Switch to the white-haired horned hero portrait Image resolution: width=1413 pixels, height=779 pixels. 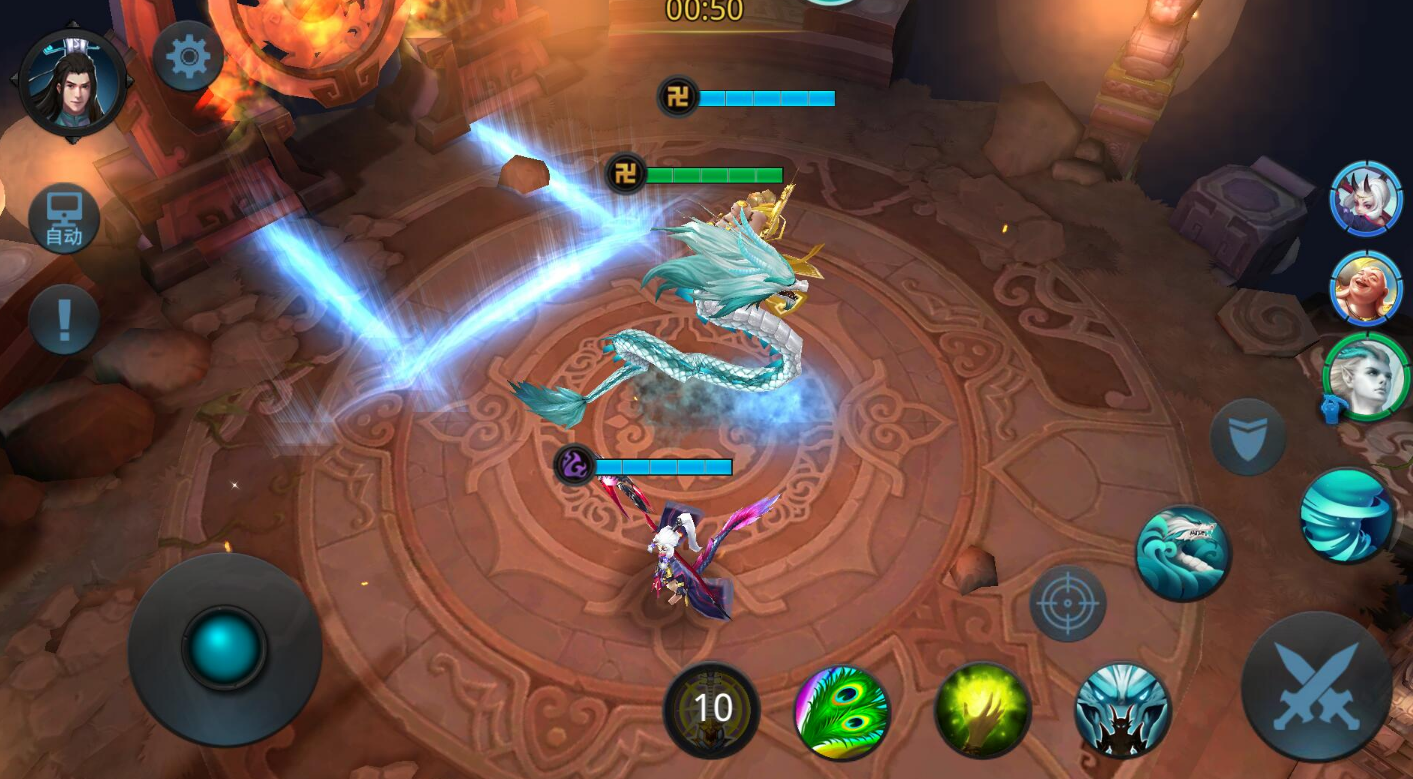click(1366, 199)
